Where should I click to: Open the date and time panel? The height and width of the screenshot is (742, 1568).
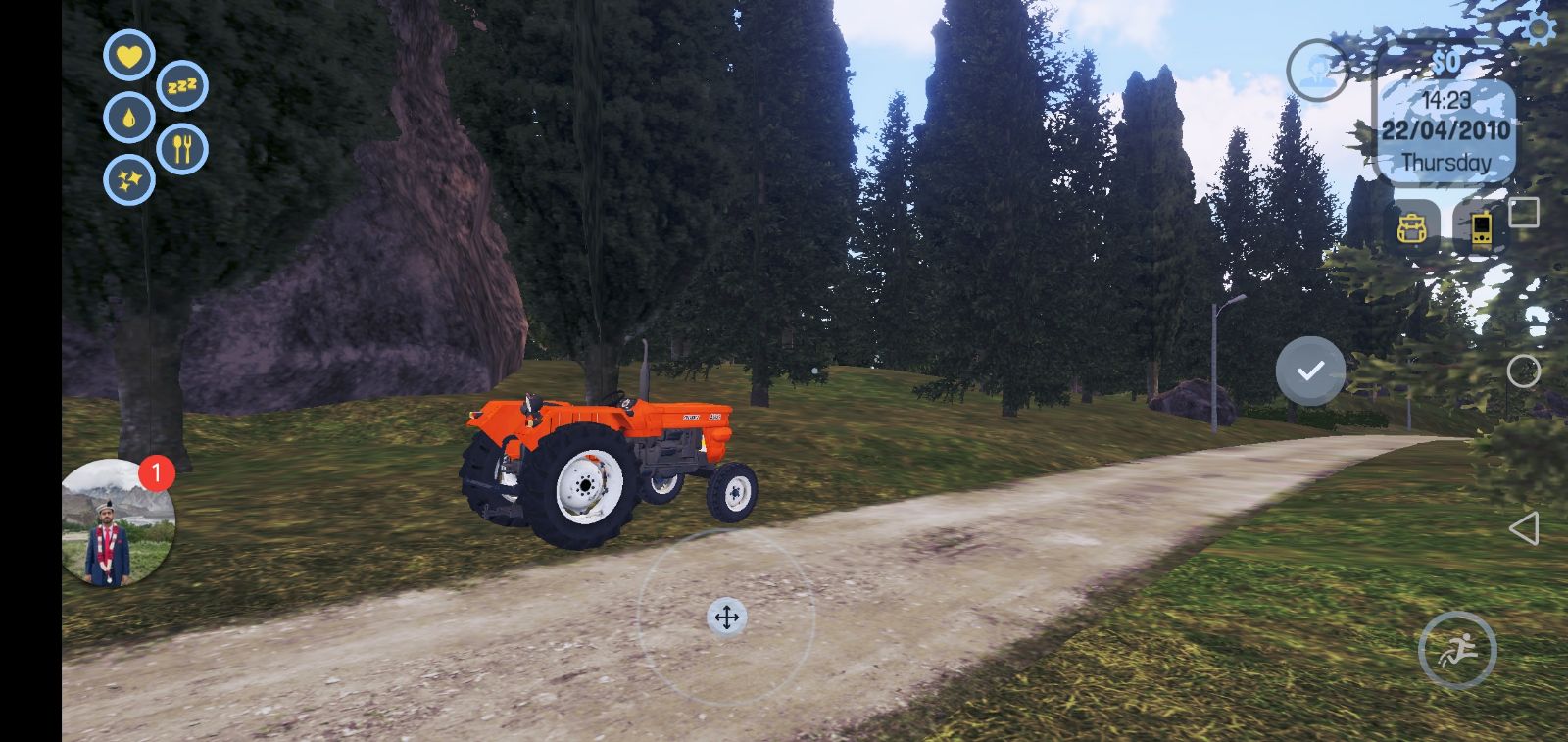click(1445, 129)
